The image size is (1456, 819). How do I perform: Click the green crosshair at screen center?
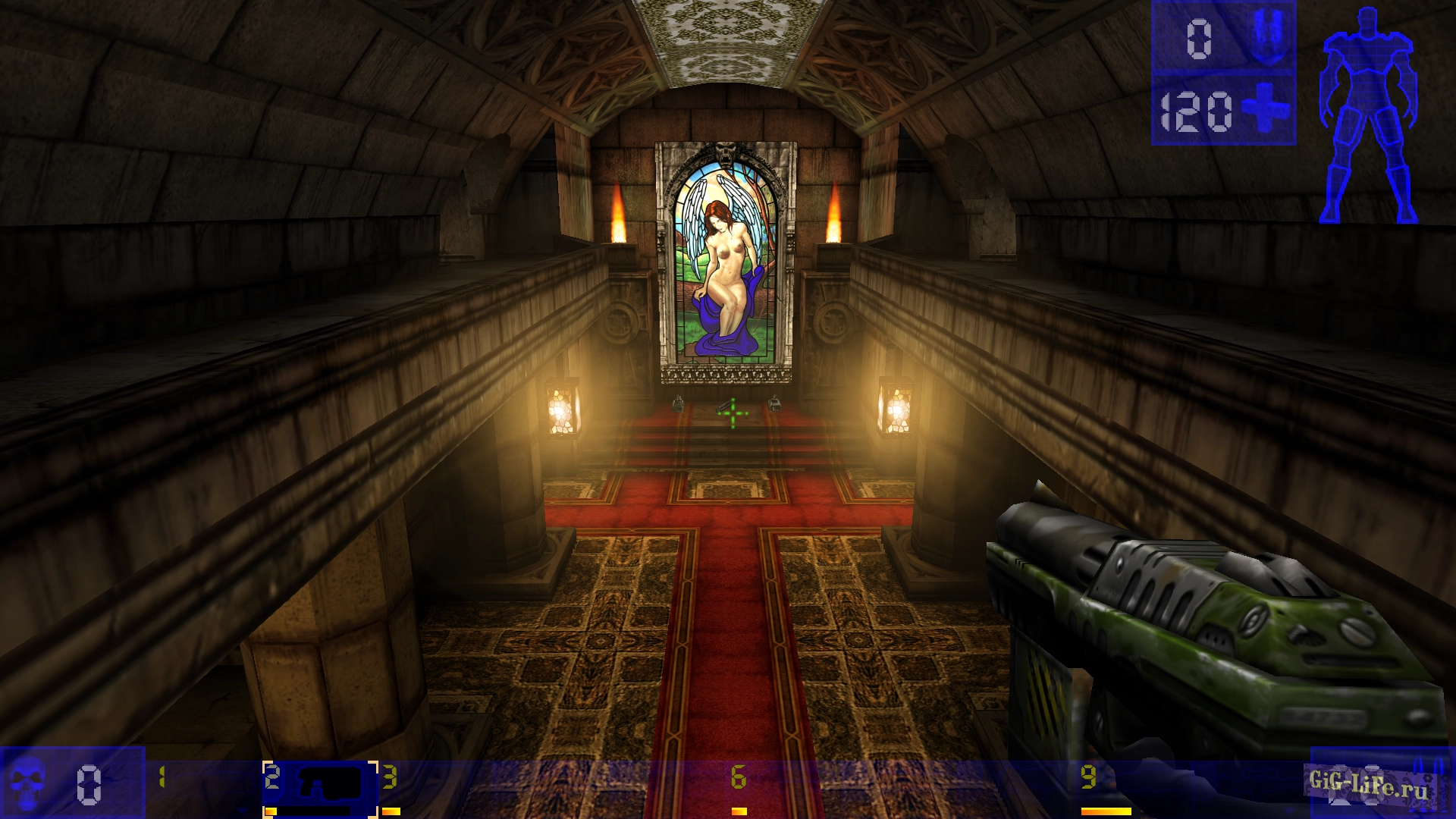pos(732,413)
